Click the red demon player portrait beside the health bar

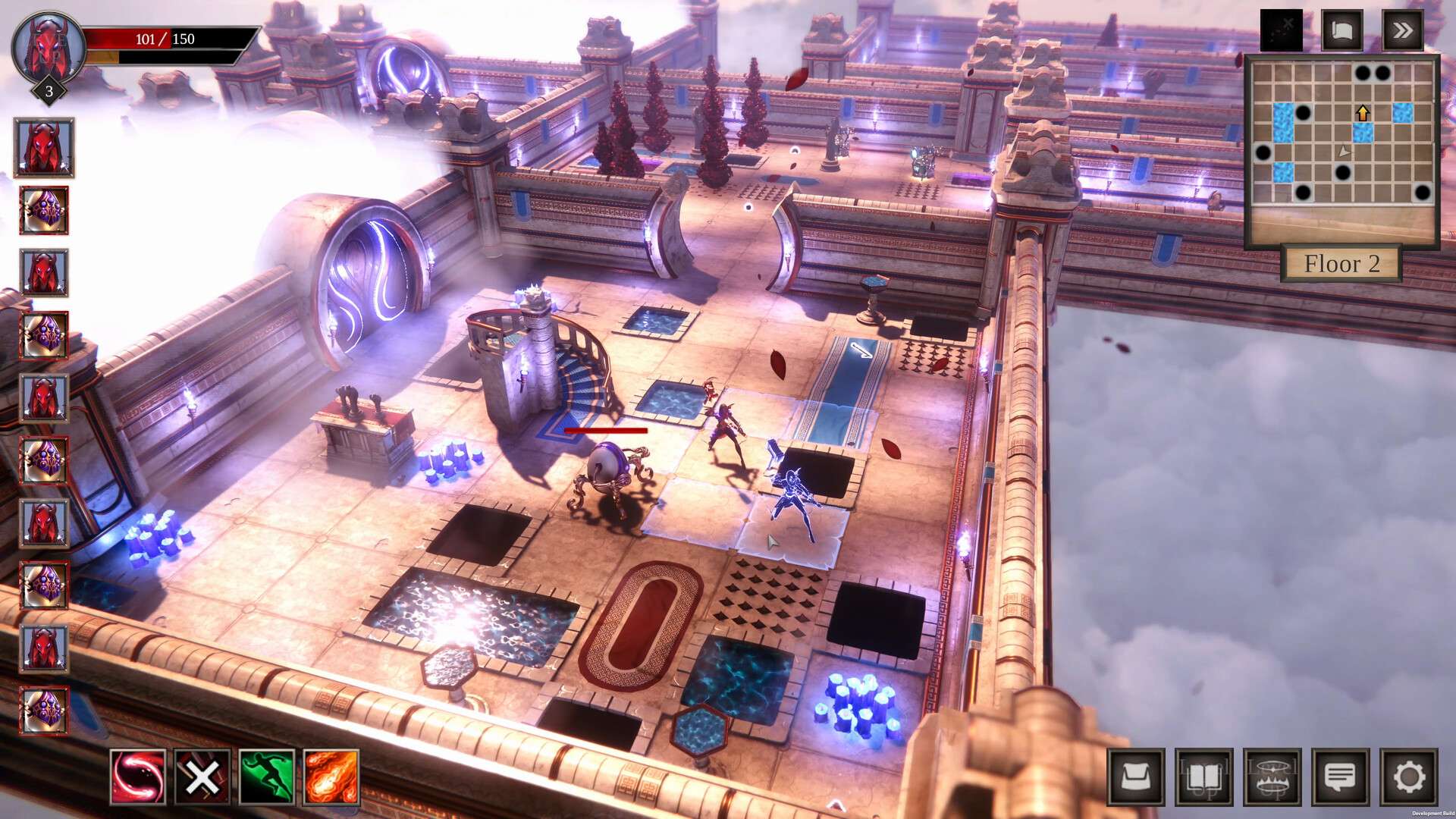click(49, 49)
